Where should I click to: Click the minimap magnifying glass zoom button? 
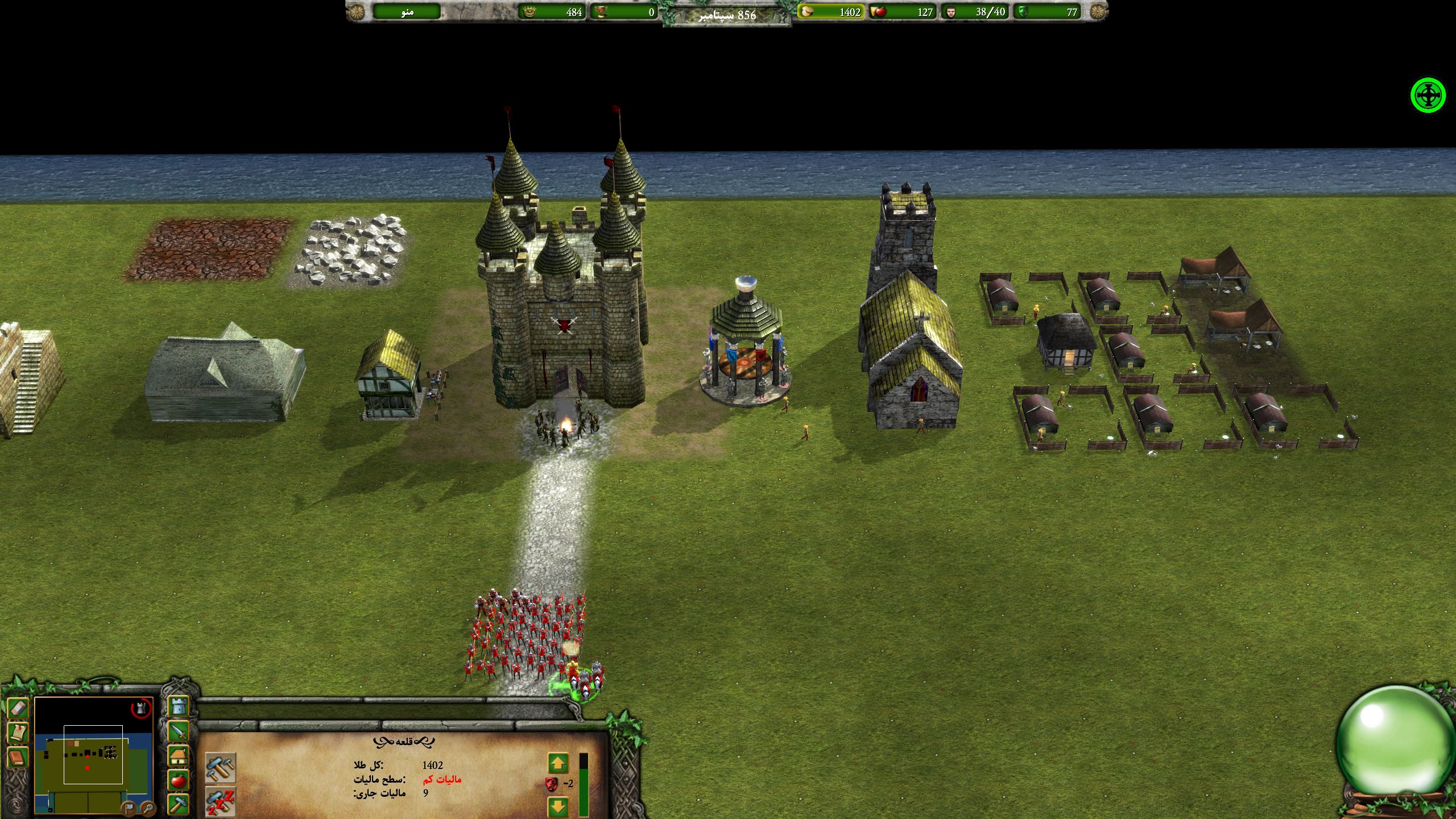click(x=147, y=807)
